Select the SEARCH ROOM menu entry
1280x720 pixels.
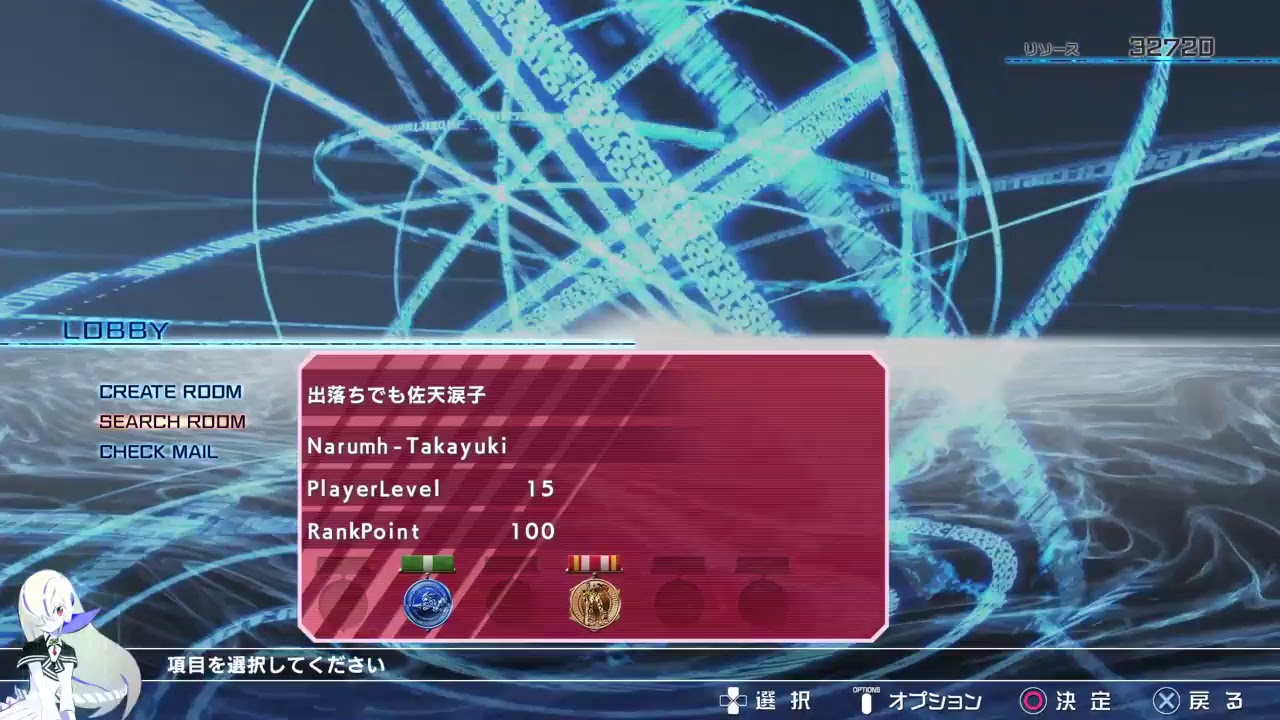point(172,422)
